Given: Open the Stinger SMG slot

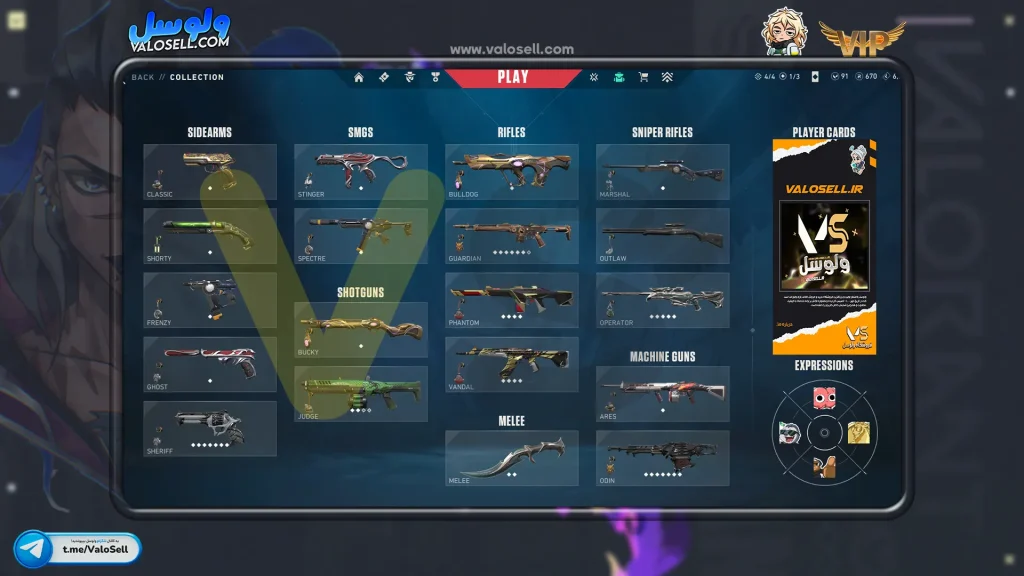Looking at the screenshot, I should 361,172.
